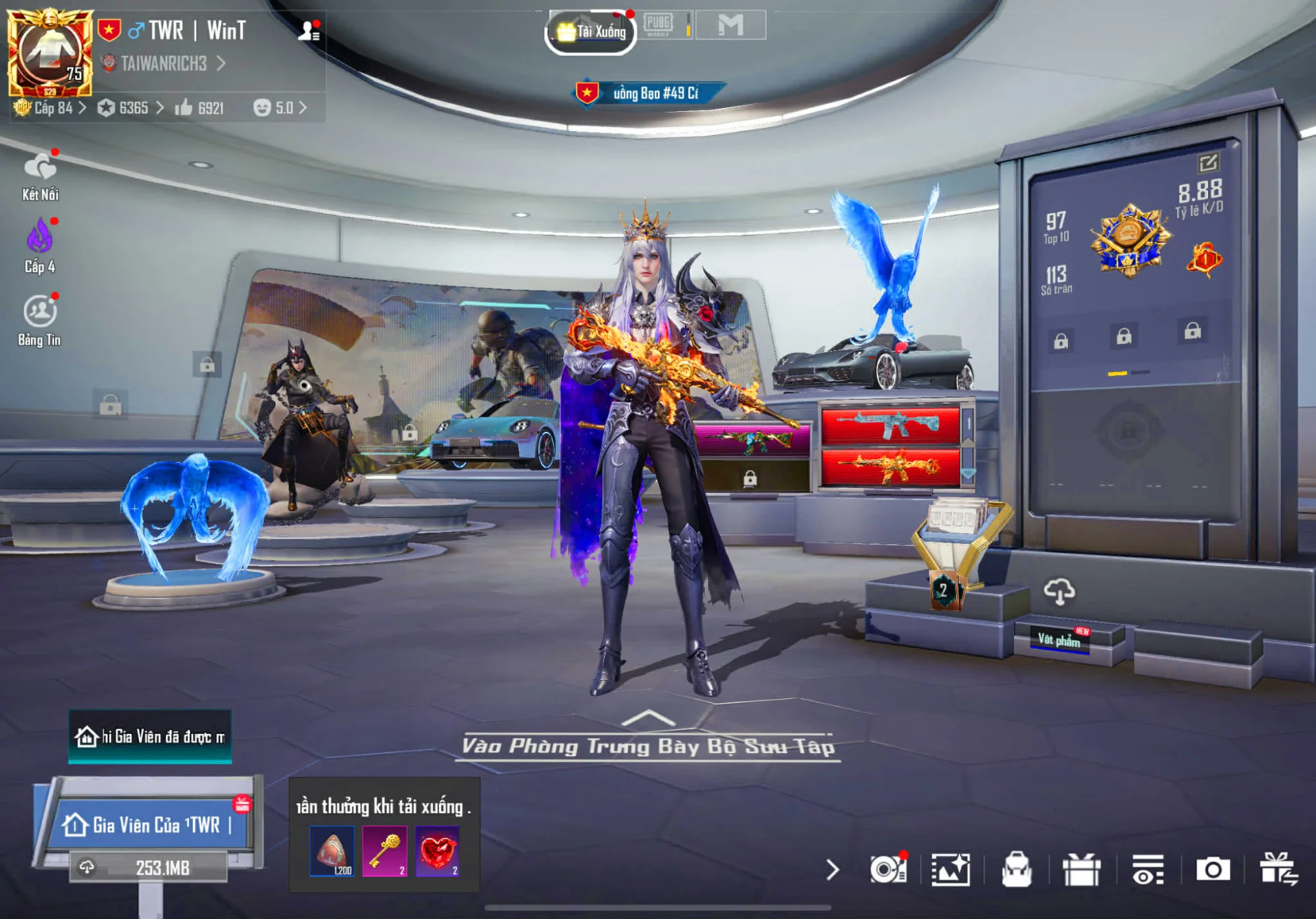Open the 6365 popularity stat
Screen dimensions: 1316x919
pyautogui.click(x=131, y=108)
